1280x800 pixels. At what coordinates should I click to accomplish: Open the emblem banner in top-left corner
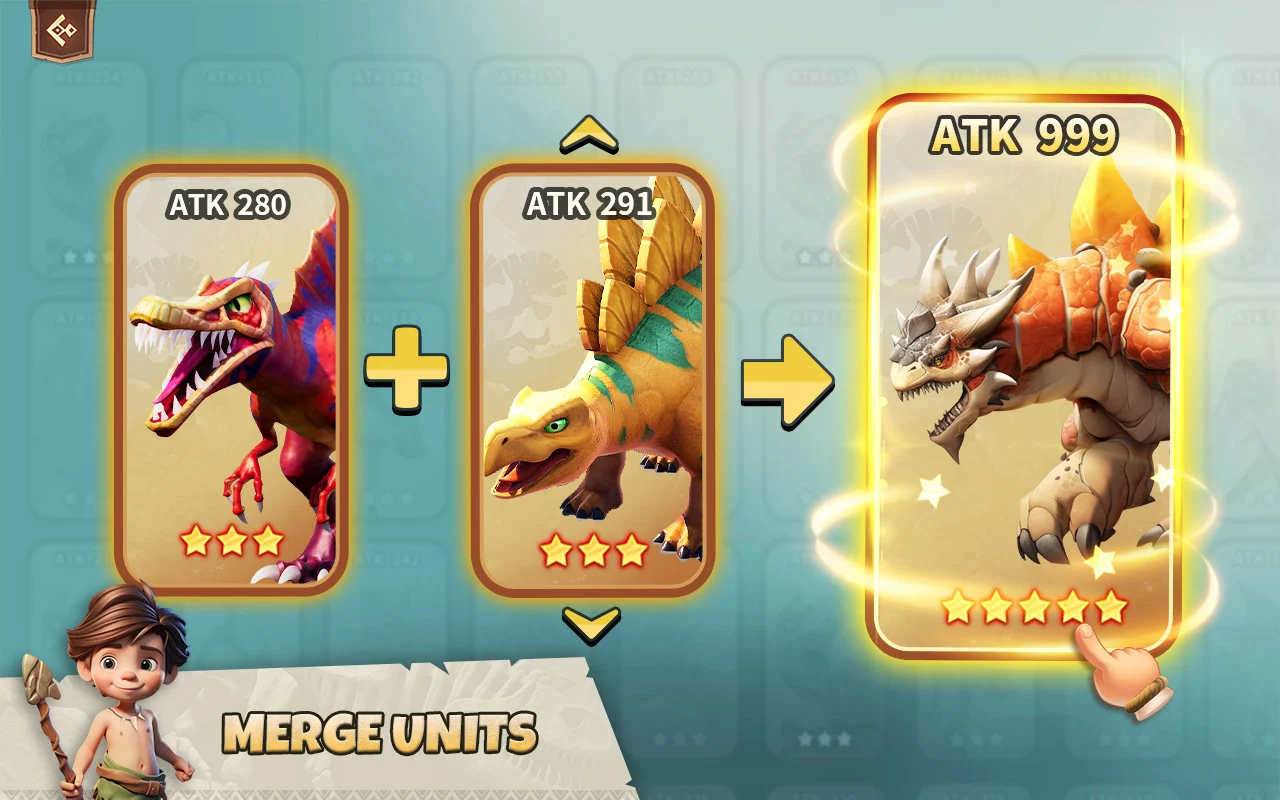tap(62, 30)
